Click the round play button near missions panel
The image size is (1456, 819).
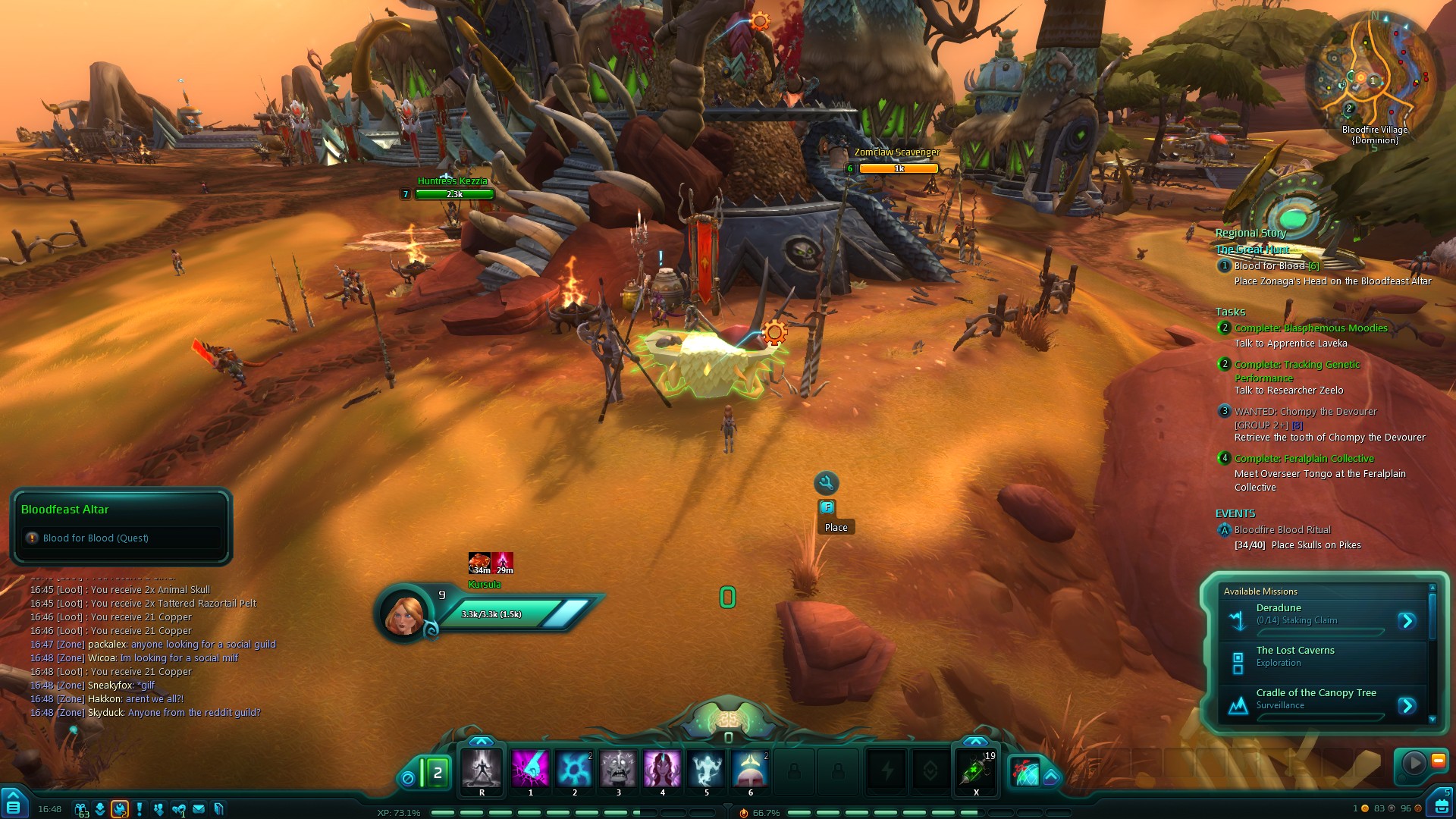coord(1413,762)
